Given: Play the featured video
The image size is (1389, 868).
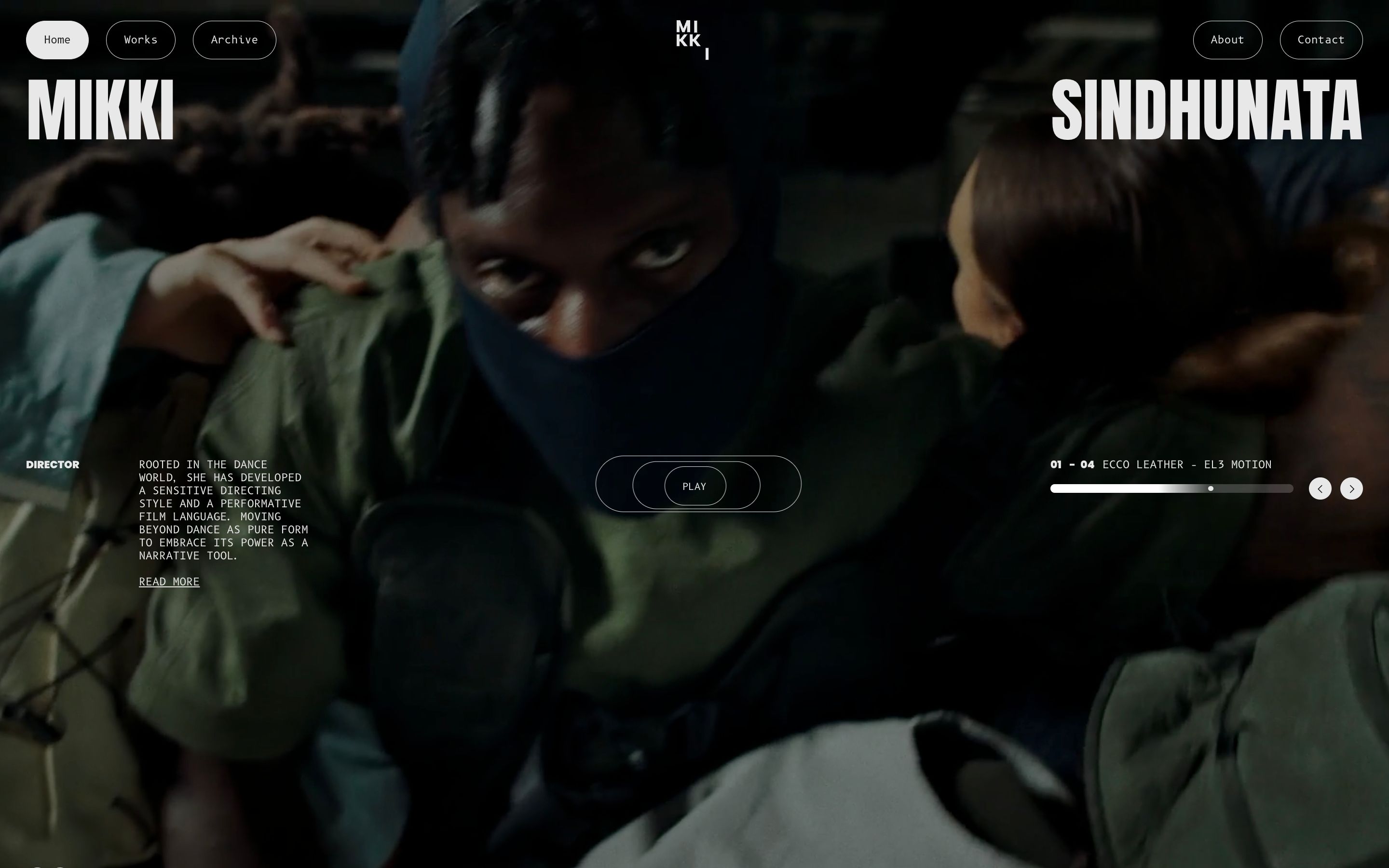Looking at the screenshot, I should [x=694, y=486].
